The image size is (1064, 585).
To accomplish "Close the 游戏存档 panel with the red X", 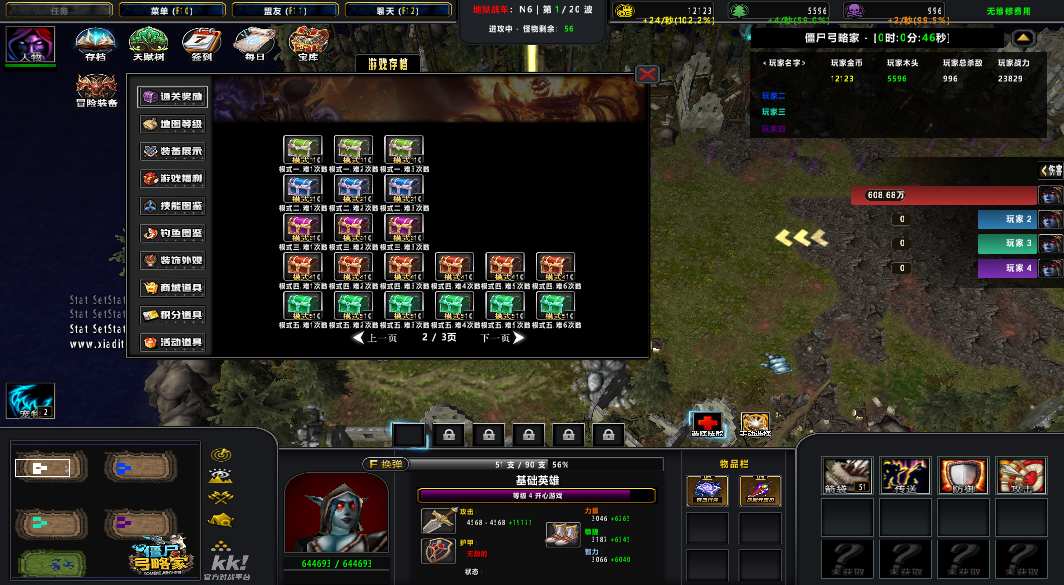I will (647, 74).
